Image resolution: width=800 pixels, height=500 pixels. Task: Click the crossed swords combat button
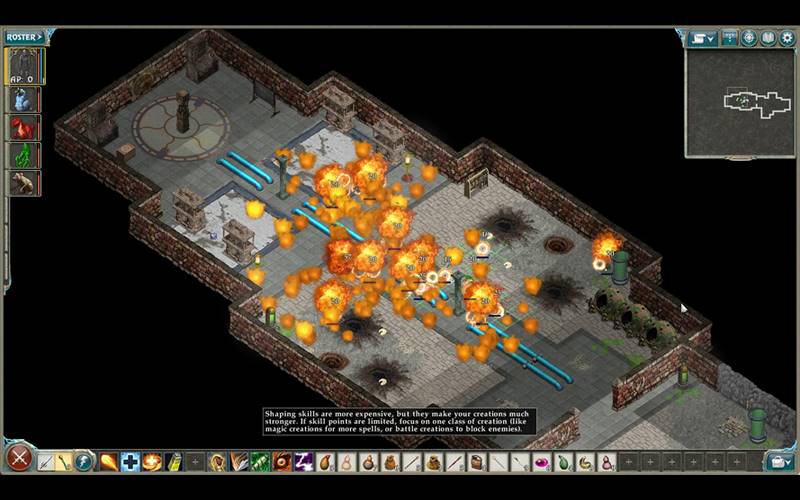[x=18, y=460]
